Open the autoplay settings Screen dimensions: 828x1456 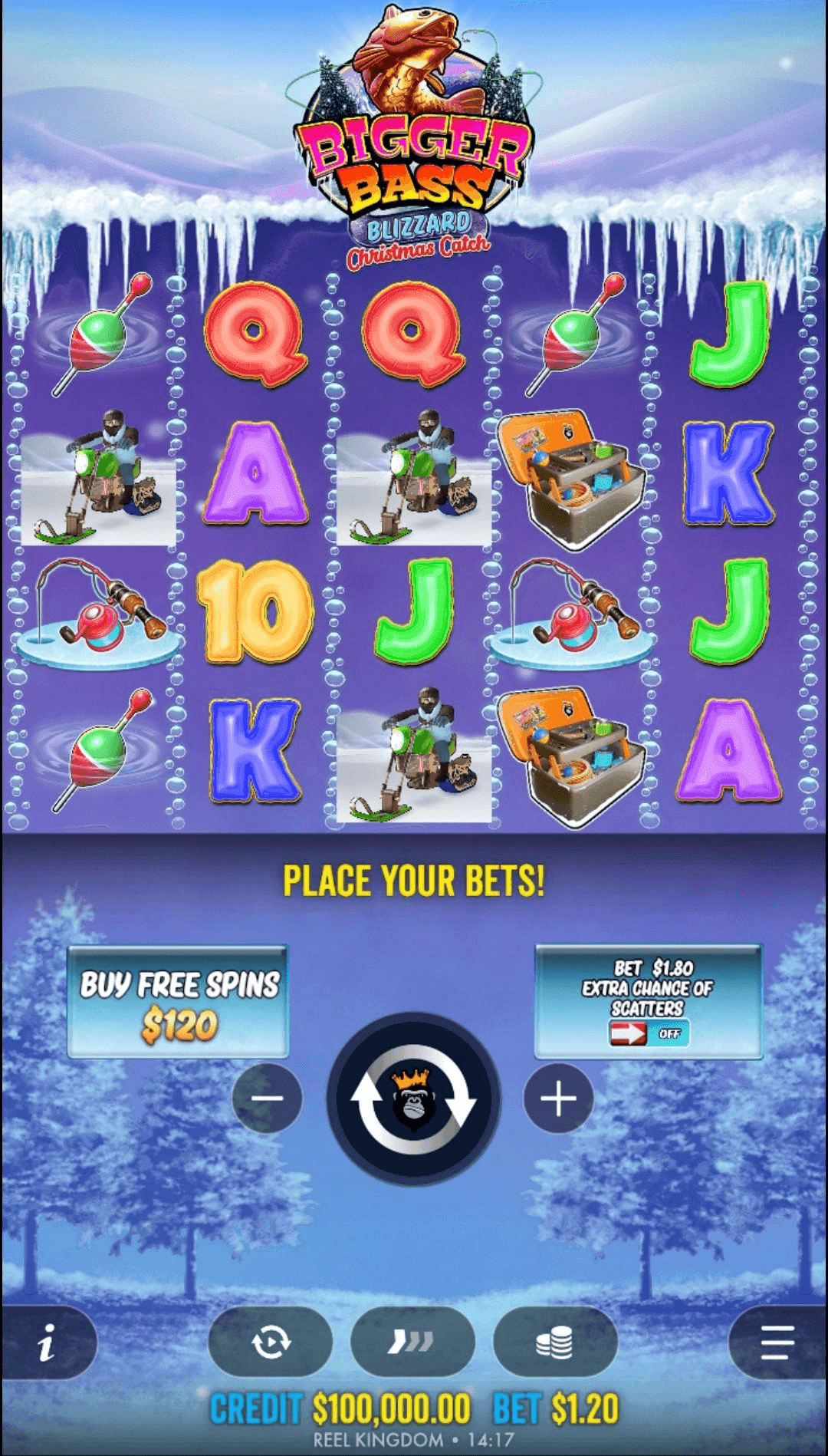270,1342
